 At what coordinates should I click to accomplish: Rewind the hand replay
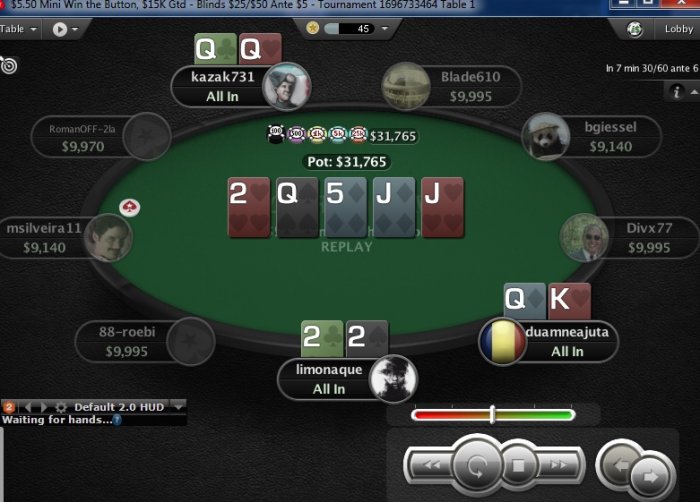tap(432, 464)
